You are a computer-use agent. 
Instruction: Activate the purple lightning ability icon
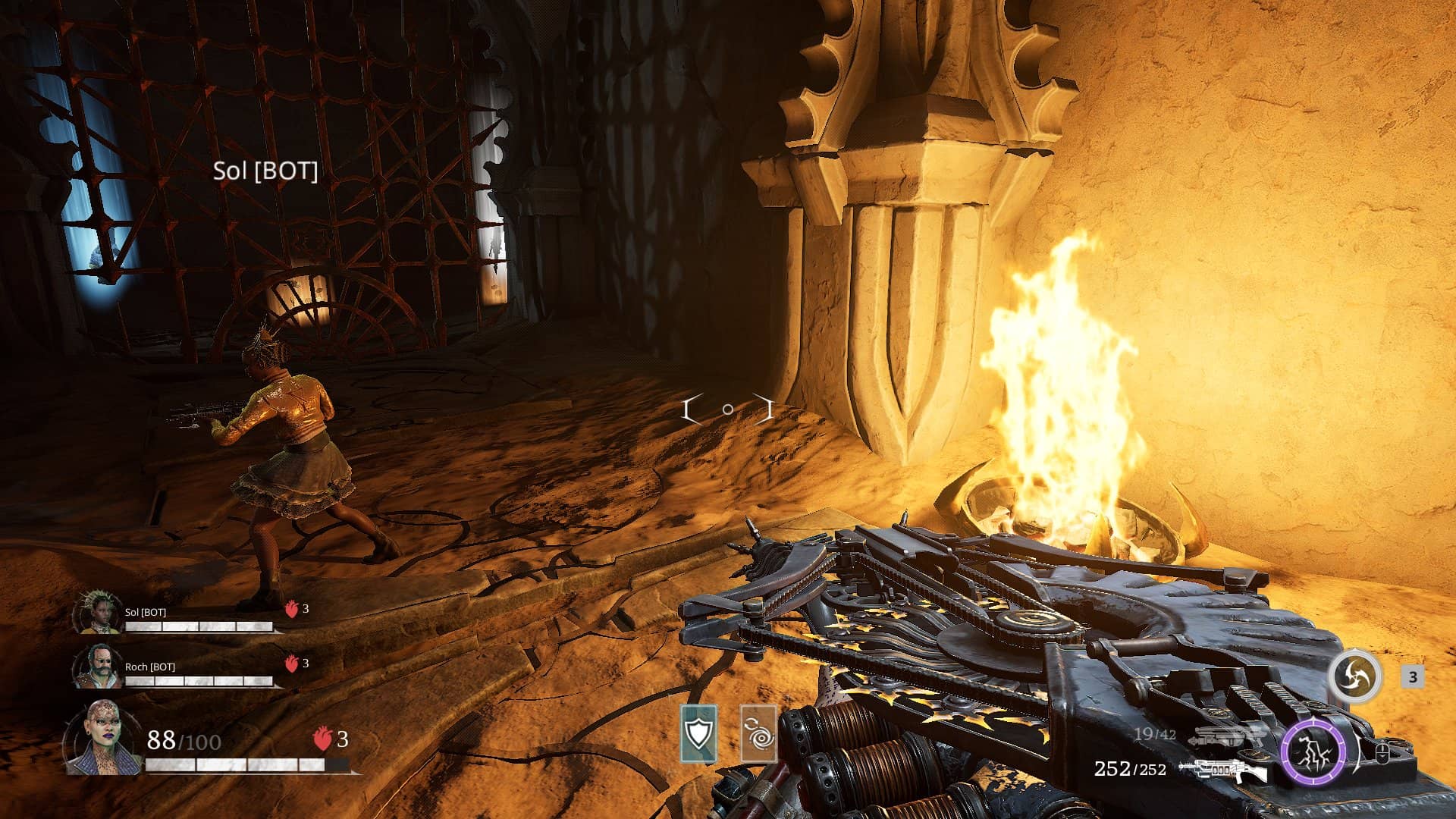[1313, 753]
